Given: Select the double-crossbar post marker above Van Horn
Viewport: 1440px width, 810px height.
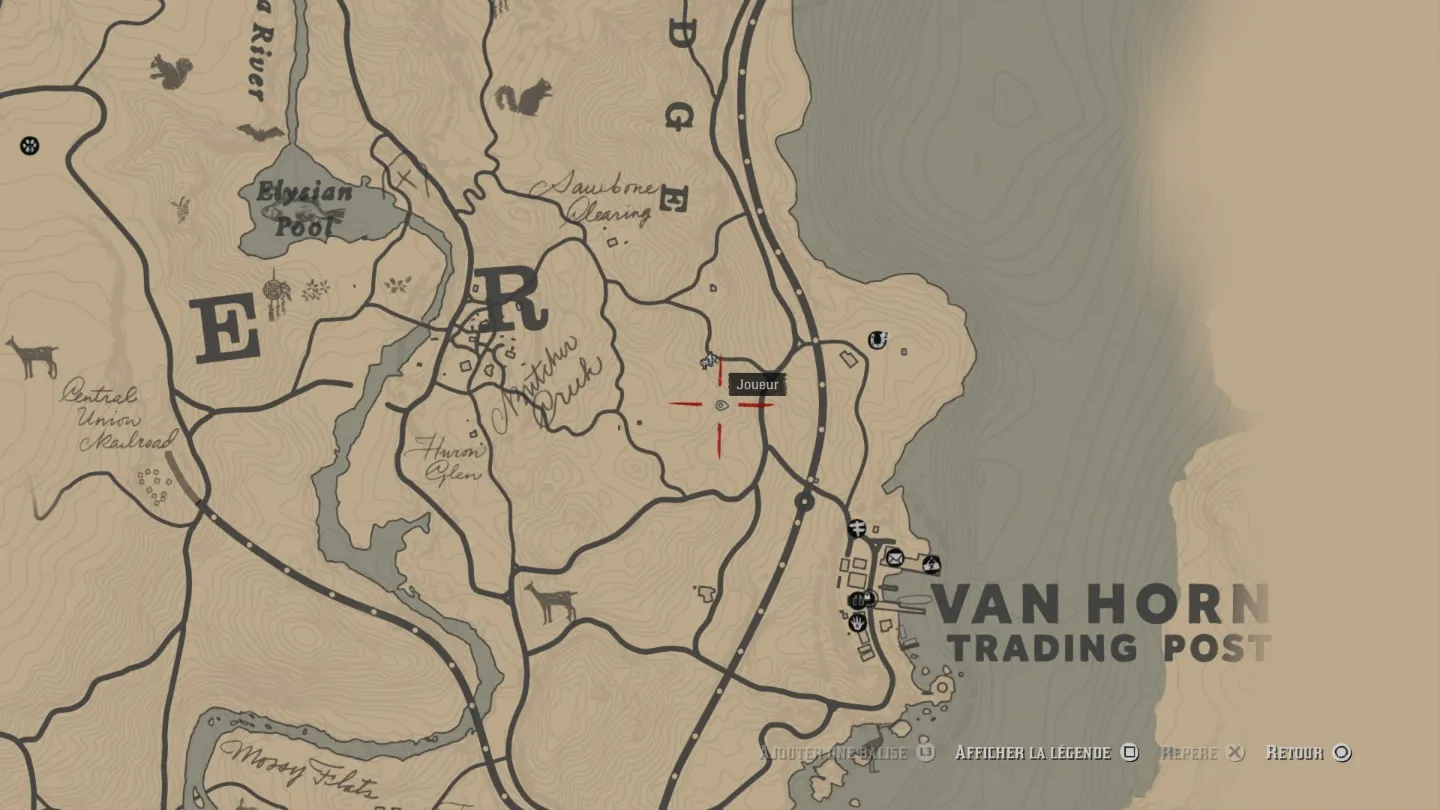Looking at the screenshot, I should 857,528.
